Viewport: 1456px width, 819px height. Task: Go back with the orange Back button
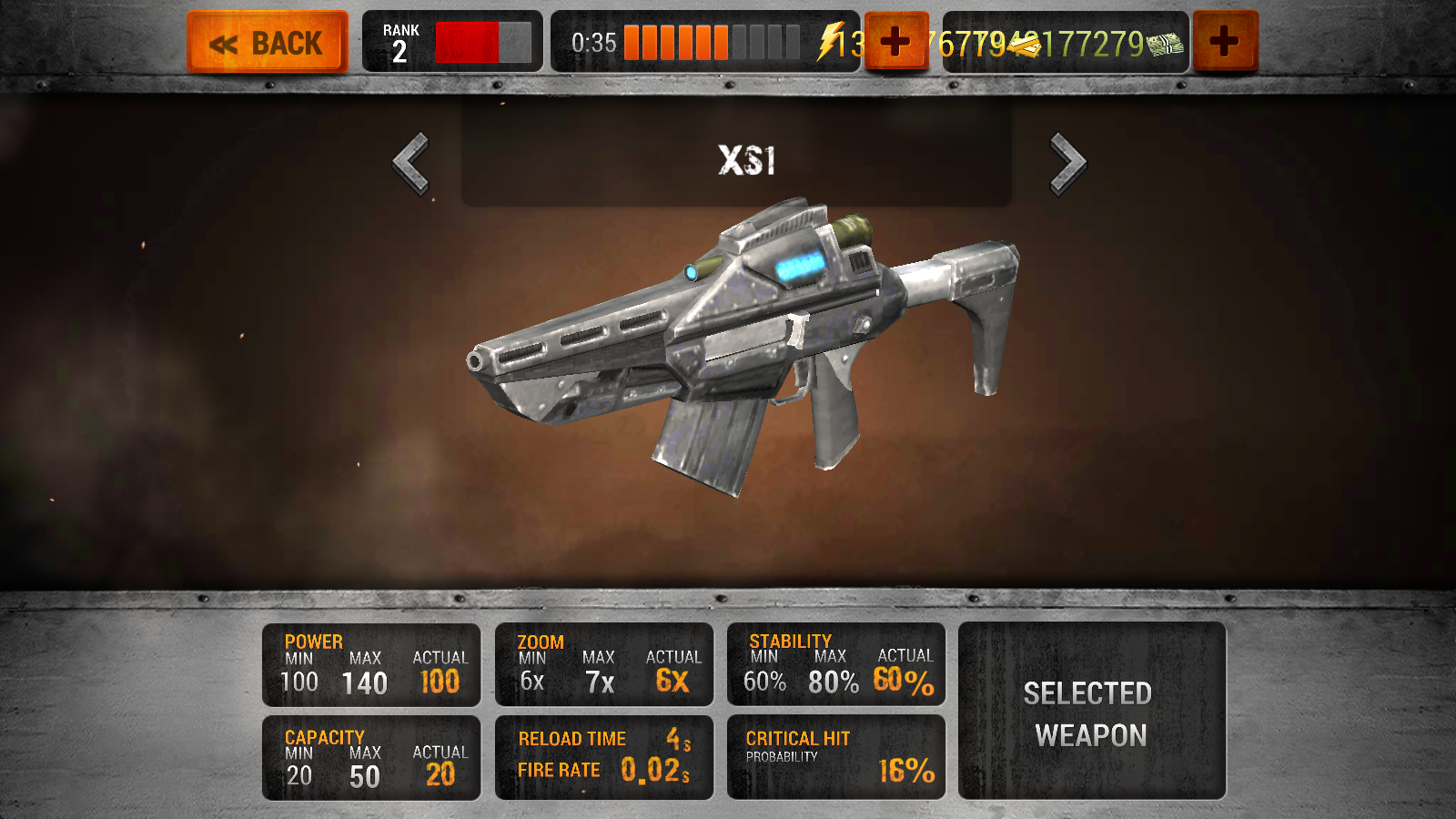point(268,42)
